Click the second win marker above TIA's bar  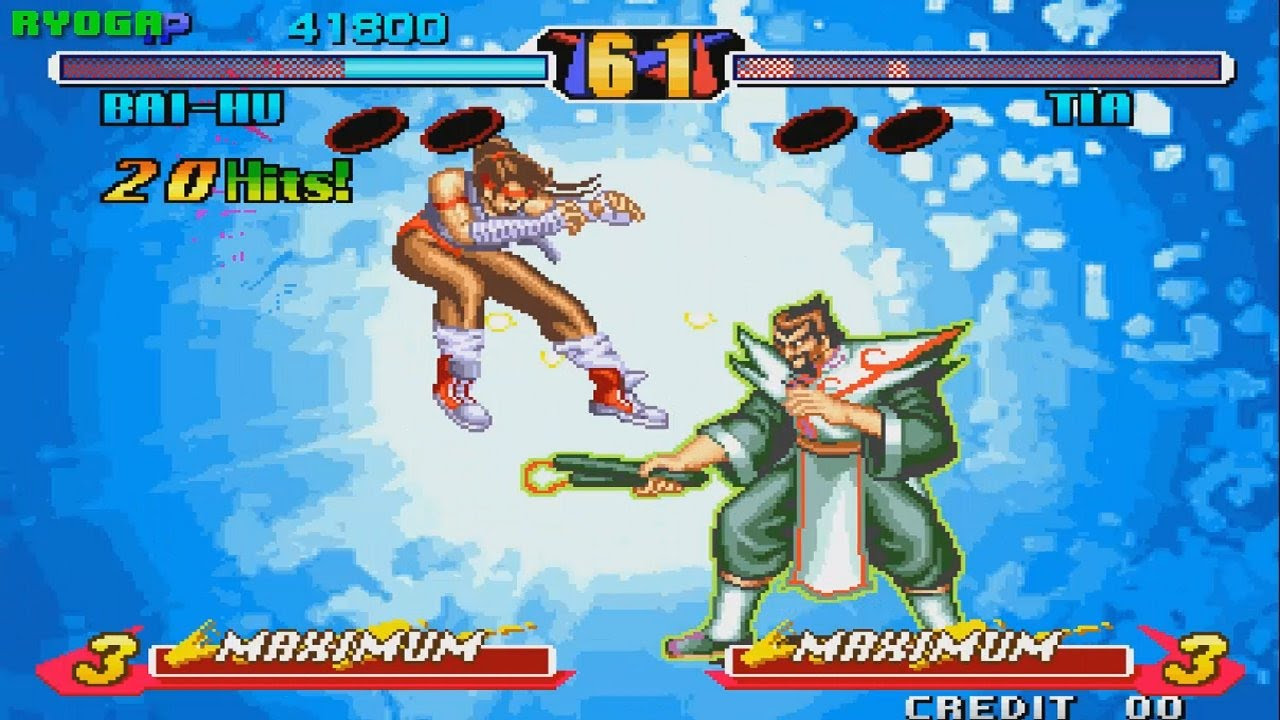point(910,128)
